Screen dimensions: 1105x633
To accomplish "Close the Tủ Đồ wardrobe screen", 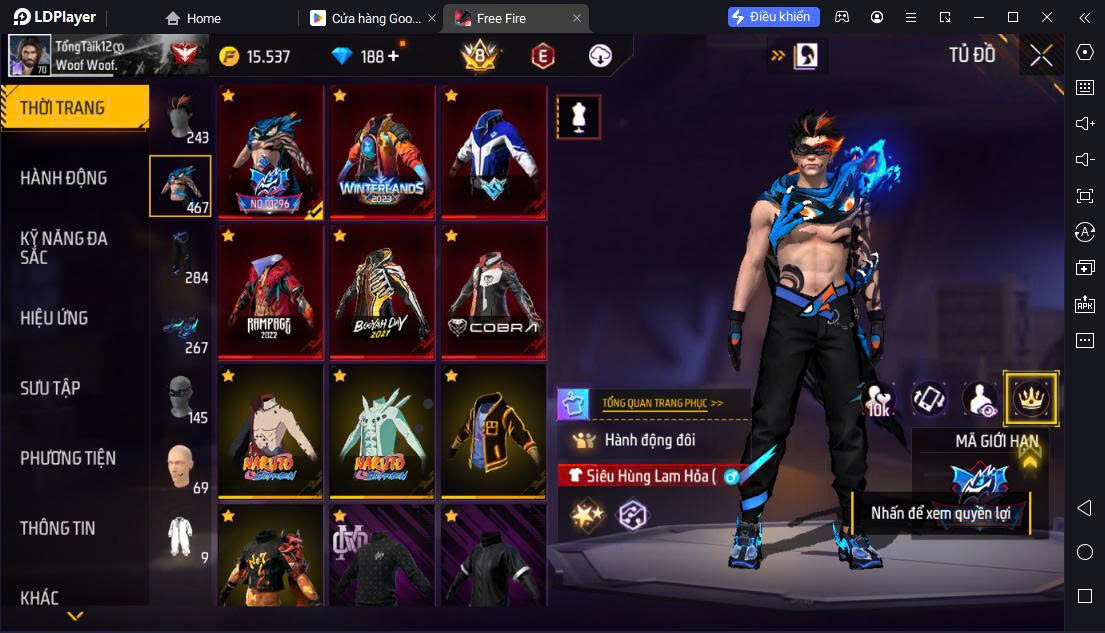I will click(1041, 56).
